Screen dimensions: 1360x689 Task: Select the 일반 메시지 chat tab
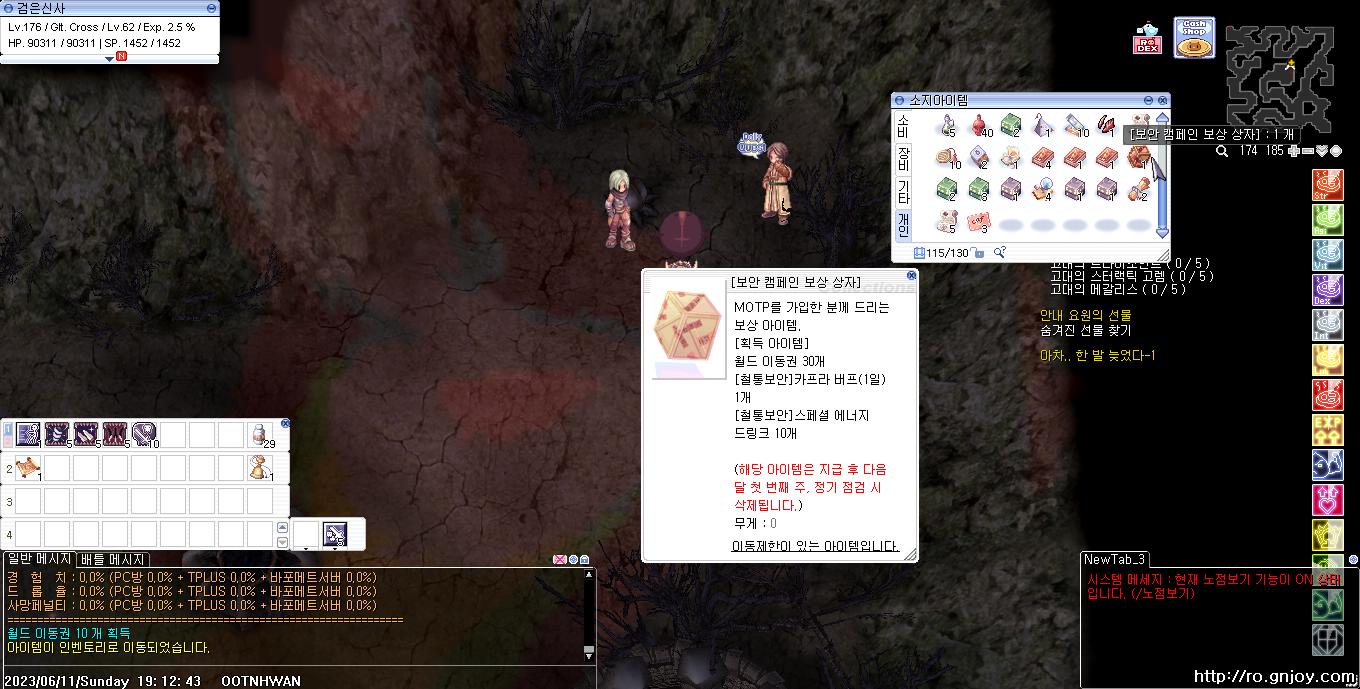39,559
